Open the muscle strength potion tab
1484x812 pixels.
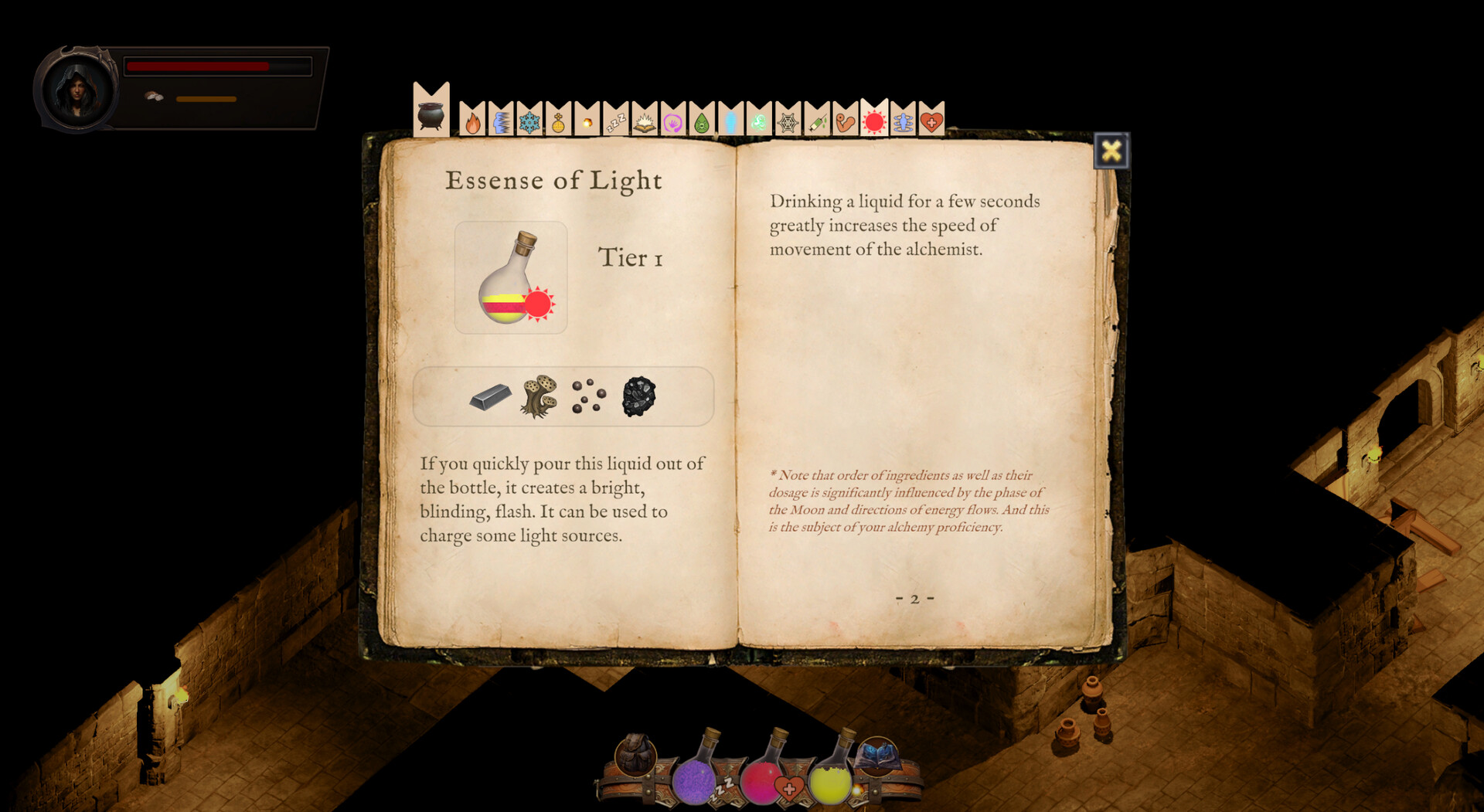[x=845, y=122]
